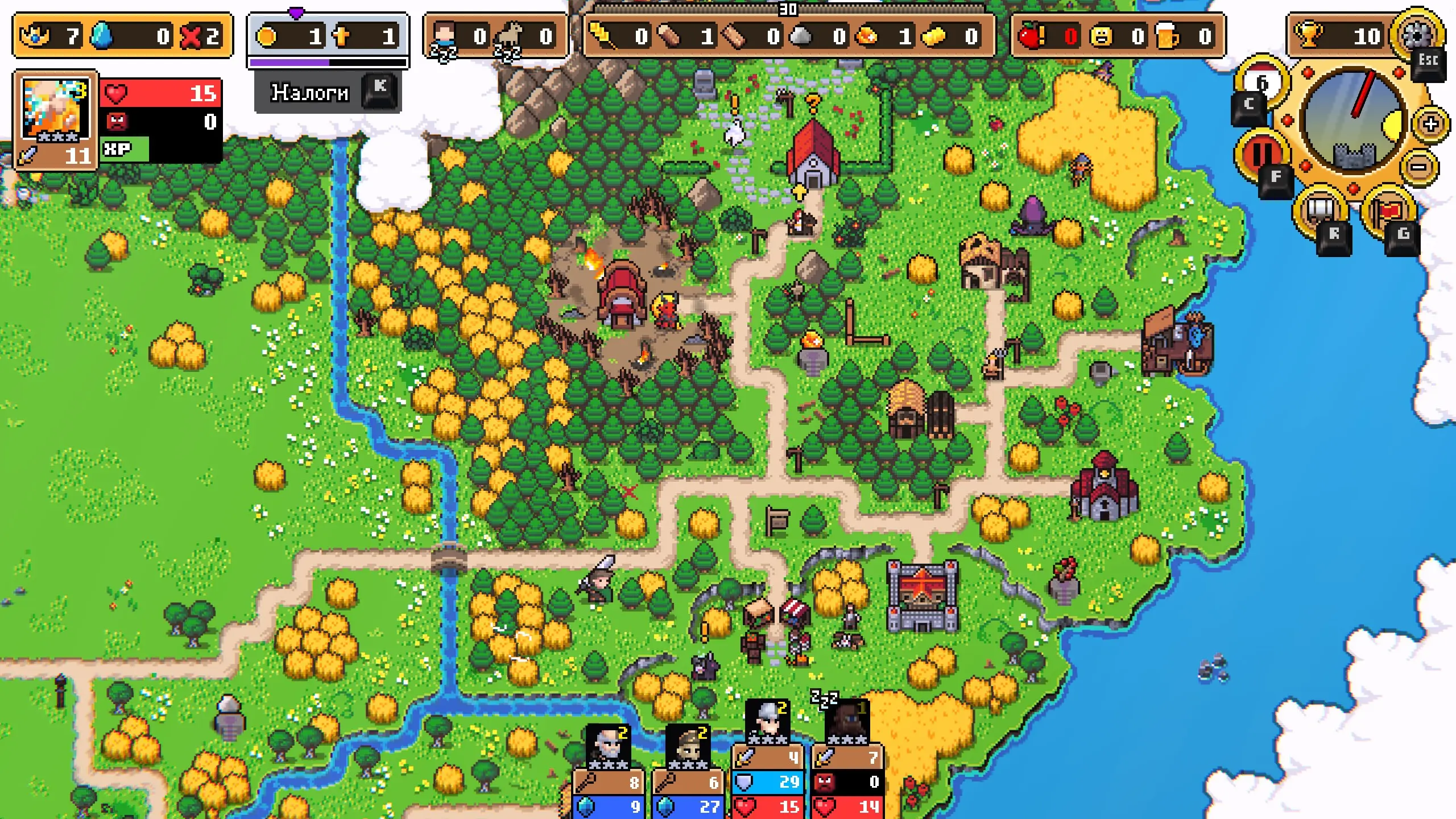Viewport: 1456px width, 819px height.
Task: Click the trophy score icon
Action: 1309,35
